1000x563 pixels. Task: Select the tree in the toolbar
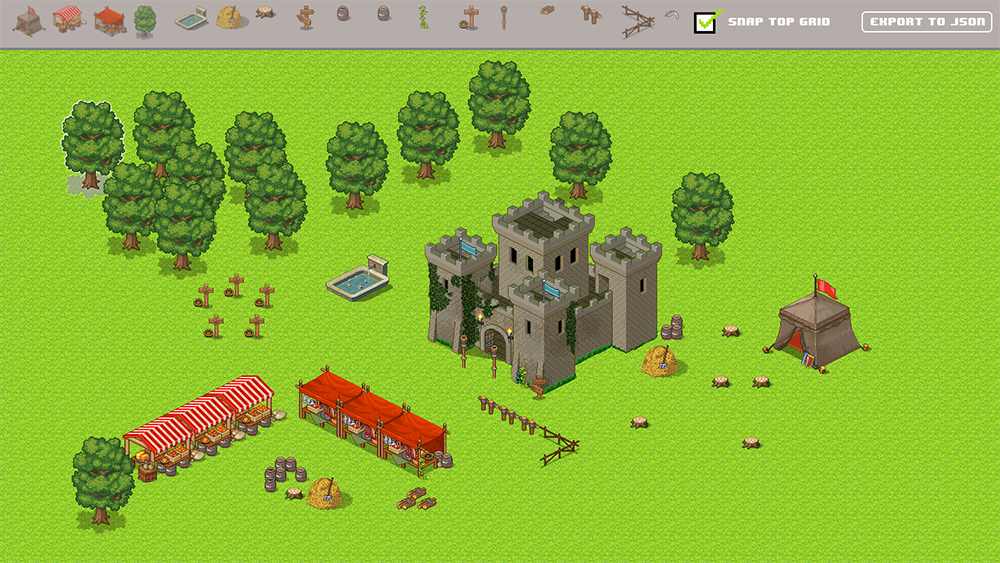[x=145, y=20]
